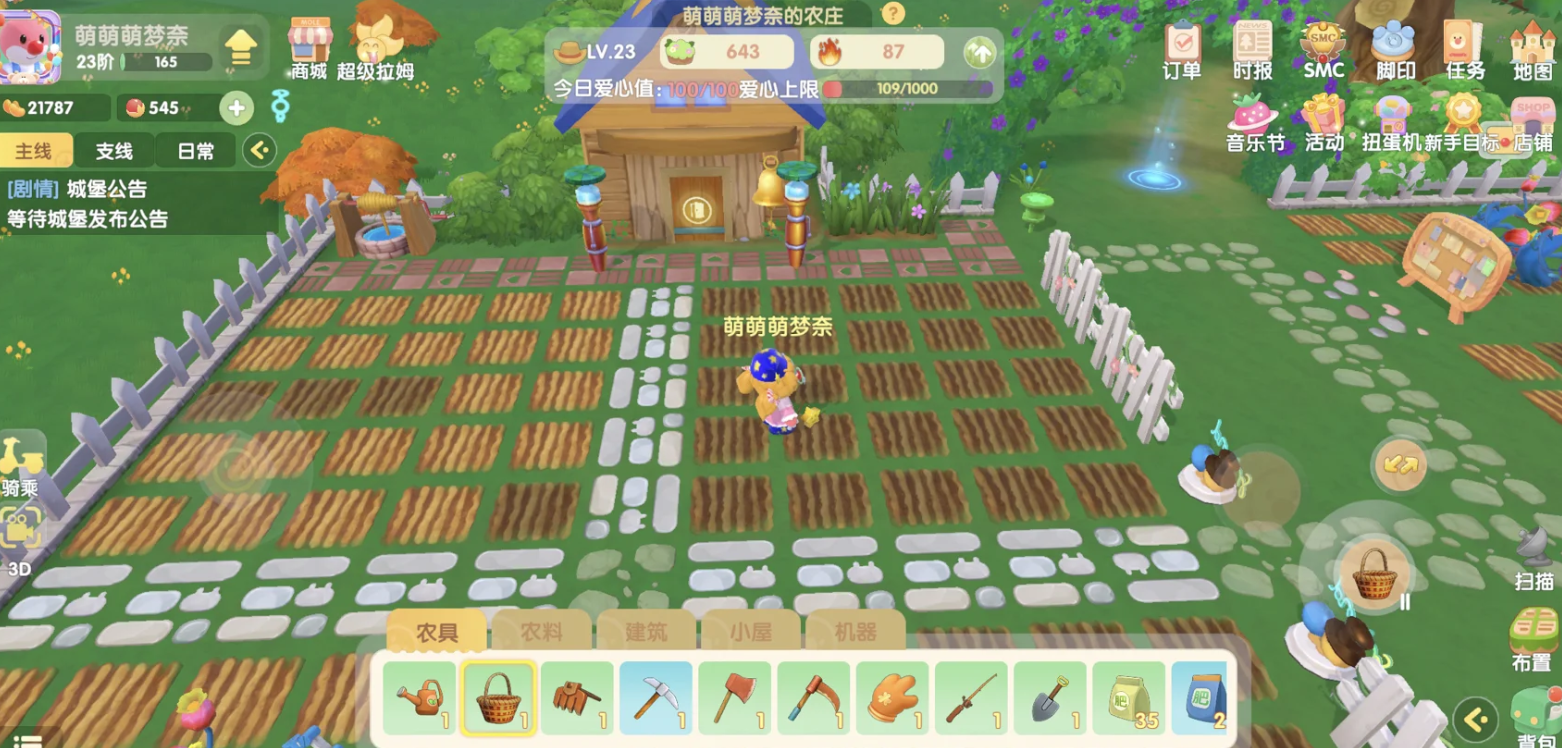Switch to the 农料 tab
Viewport: 1562px width, 748px height.
point(541,632)
